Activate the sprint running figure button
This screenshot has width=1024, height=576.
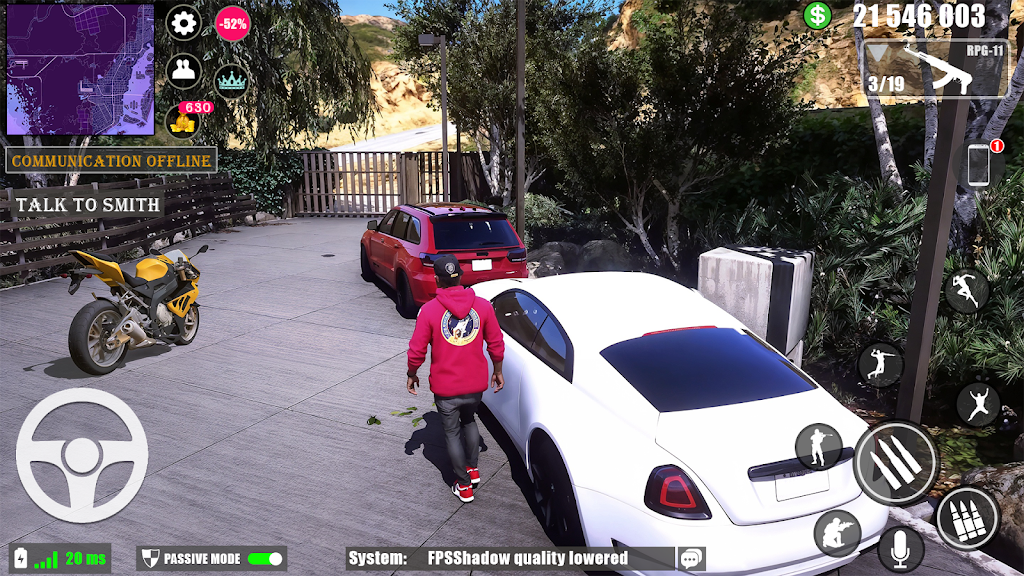click(x=967, y=291)
